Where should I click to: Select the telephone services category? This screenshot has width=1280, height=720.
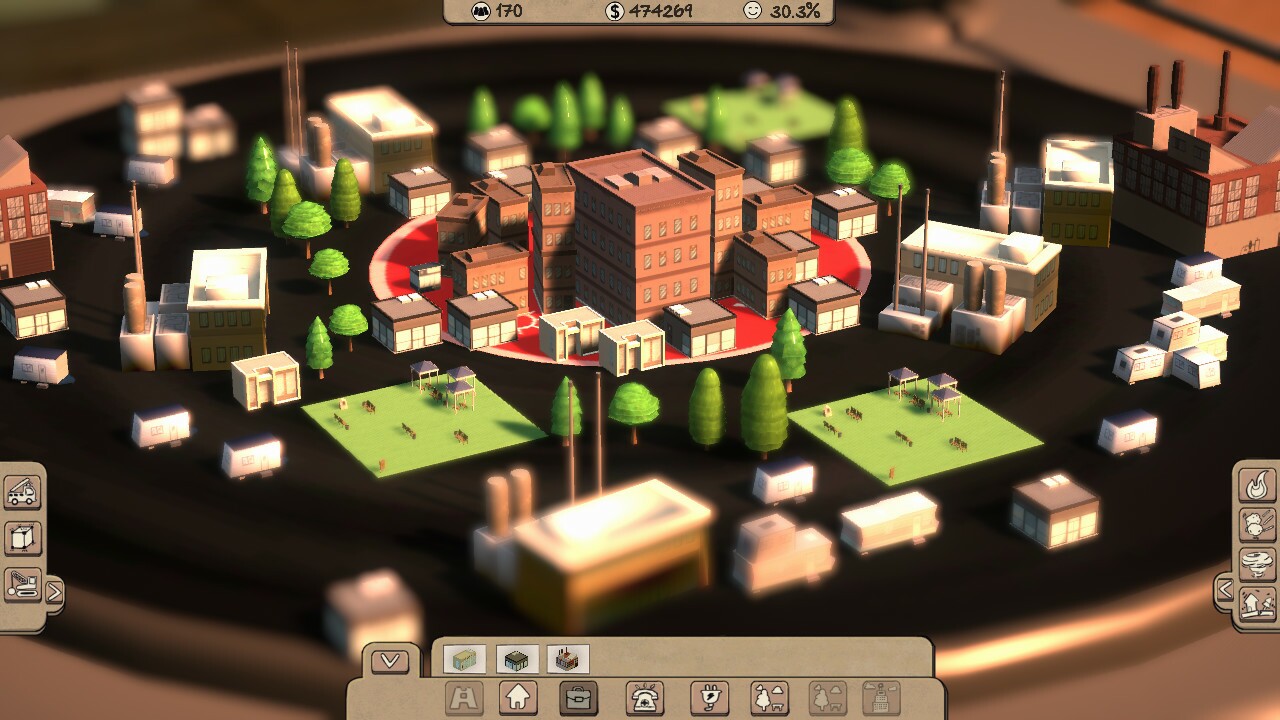click(645, 697)
